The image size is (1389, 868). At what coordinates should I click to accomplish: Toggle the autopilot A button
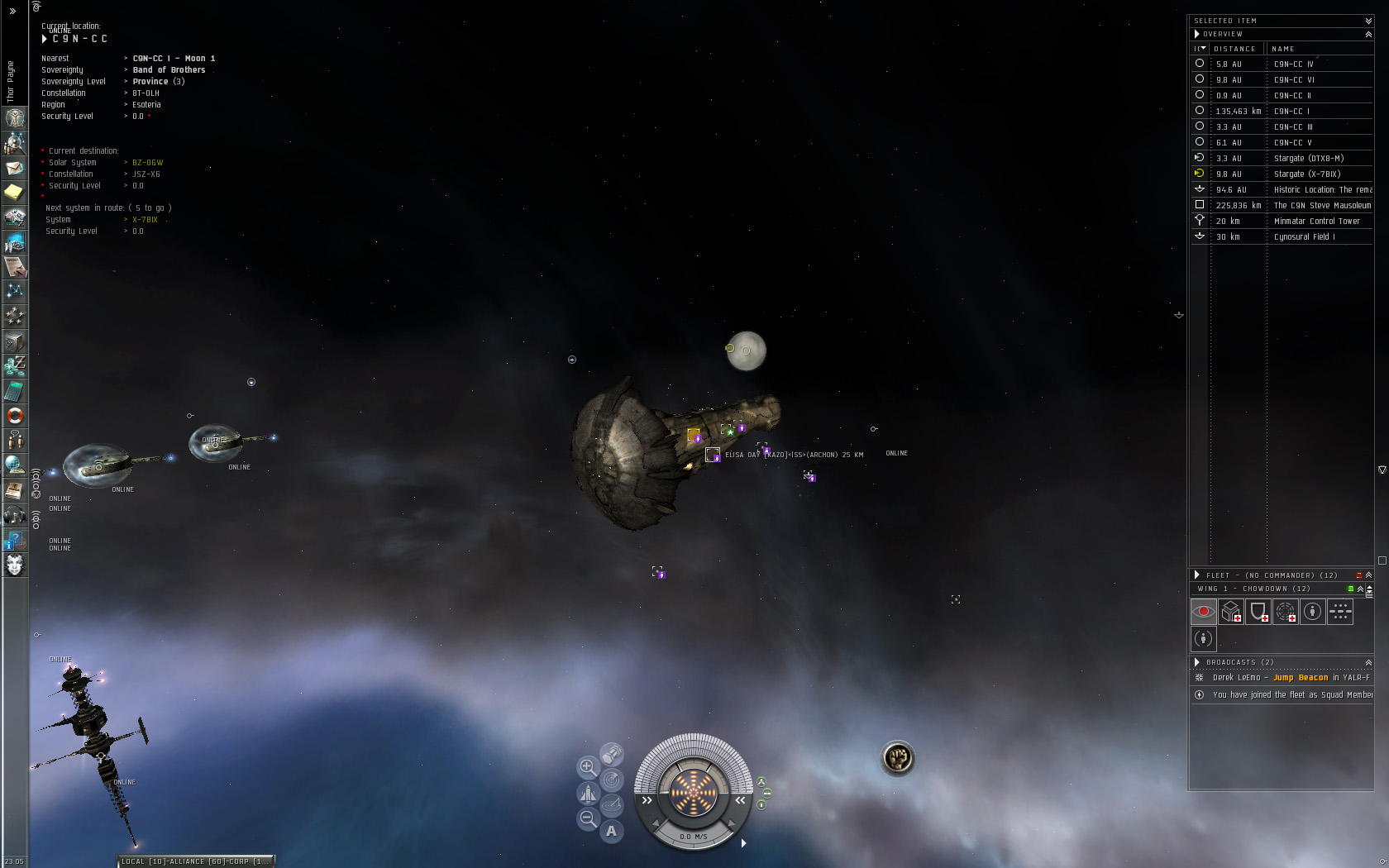(x=611, y=831)
